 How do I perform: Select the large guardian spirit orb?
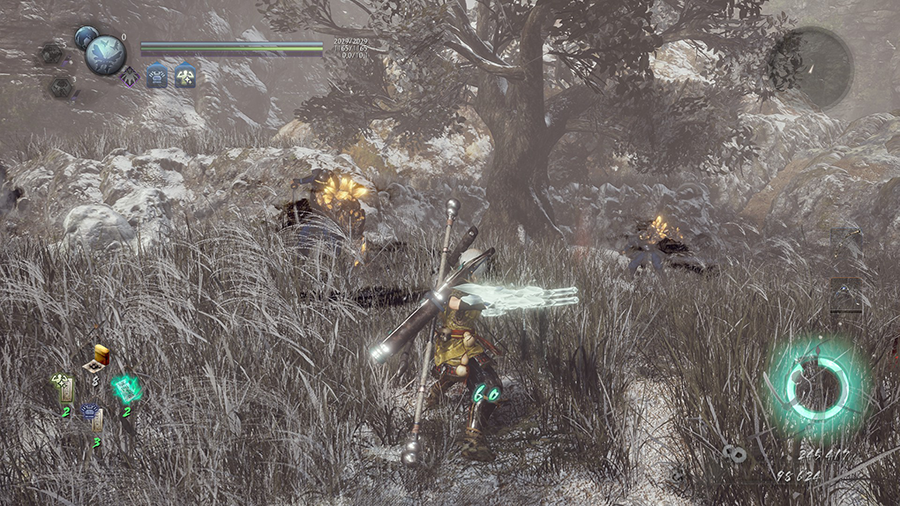tap(105, 55)
